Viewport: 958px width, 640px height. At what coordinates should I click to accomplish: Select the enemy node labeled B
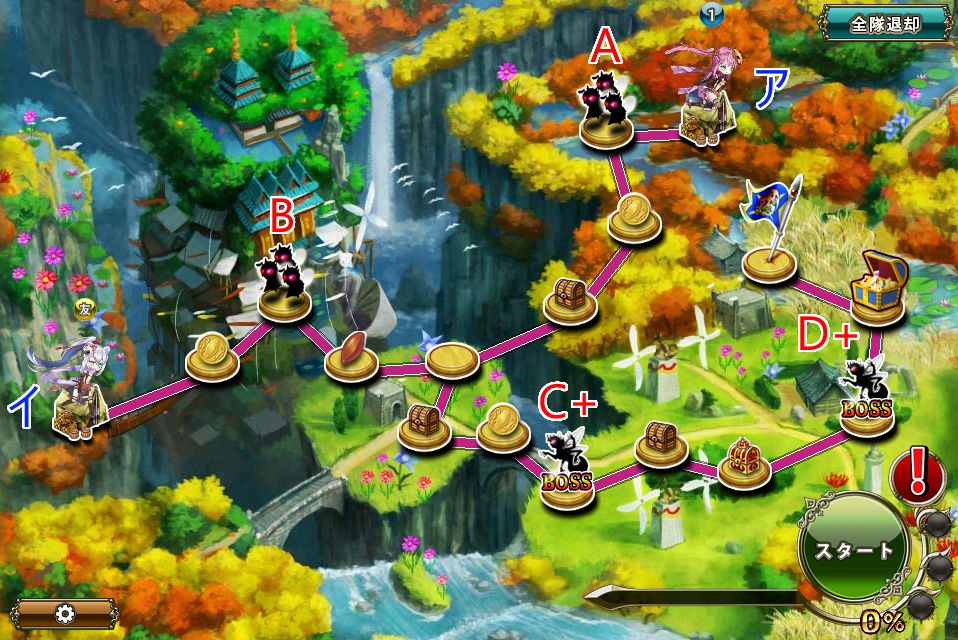[x=283, y=287]
